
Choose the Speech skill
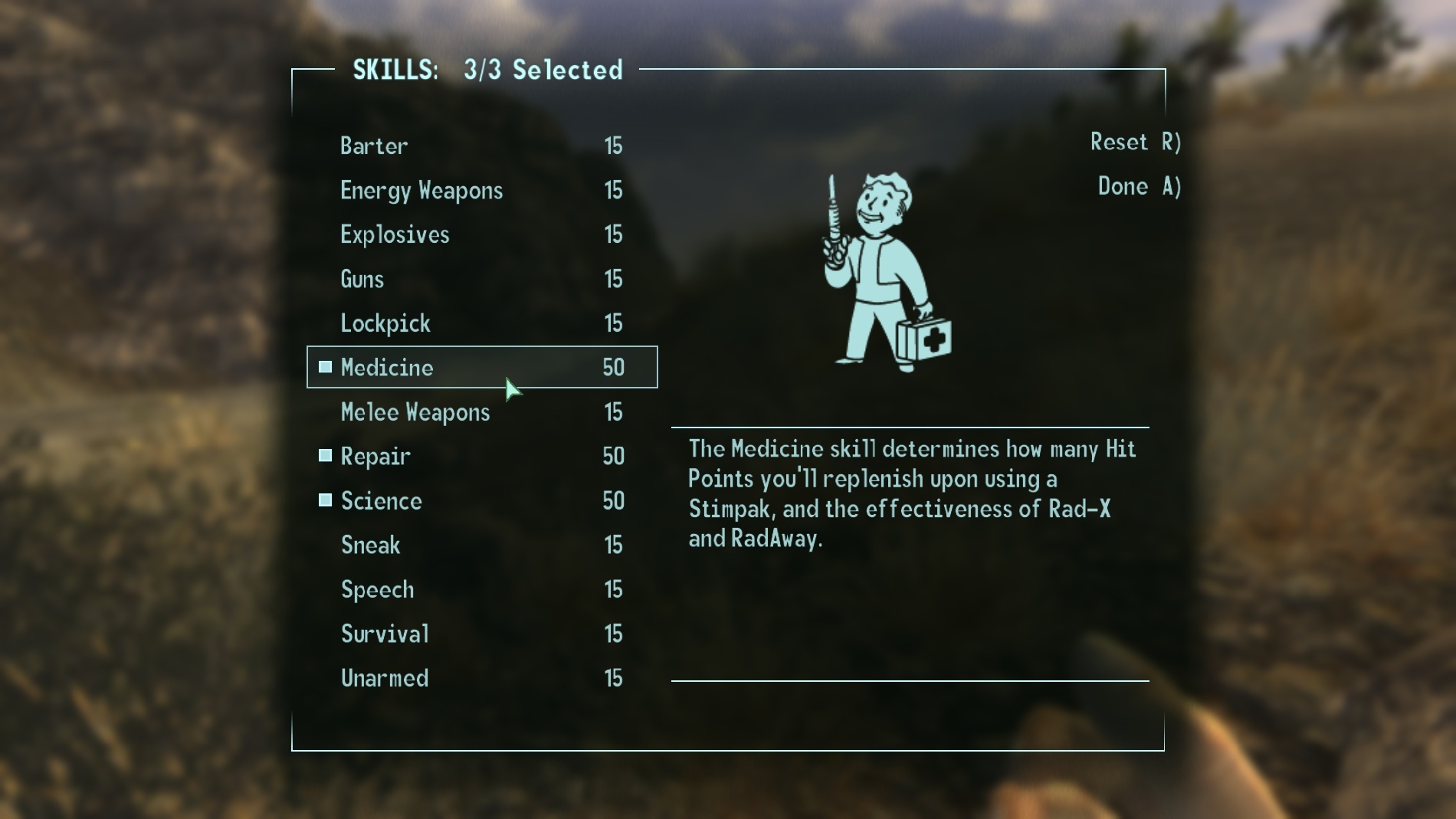[x=377, y=590]
